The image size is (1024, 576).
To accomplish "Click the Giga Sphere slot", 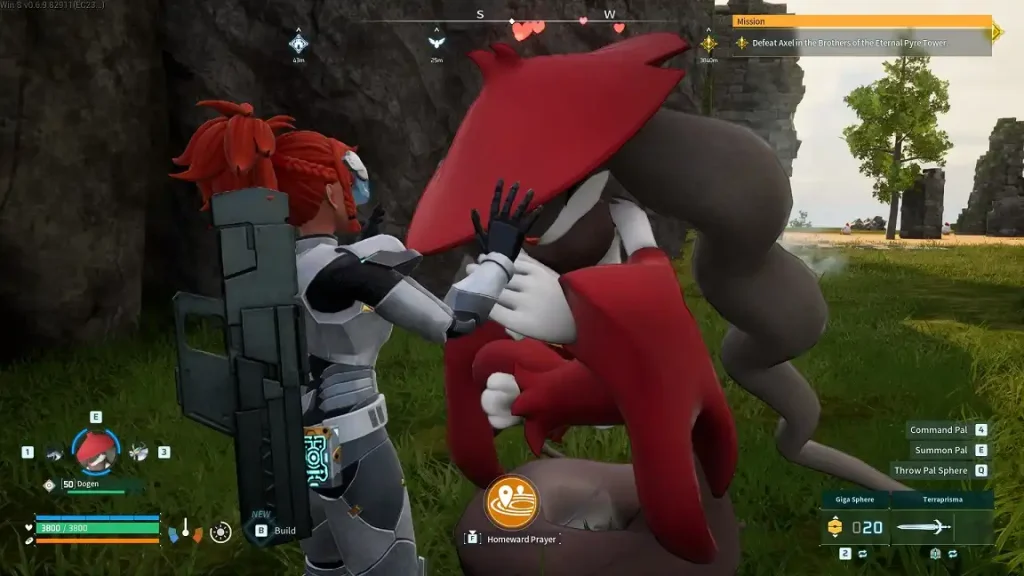I will point(855,526).
